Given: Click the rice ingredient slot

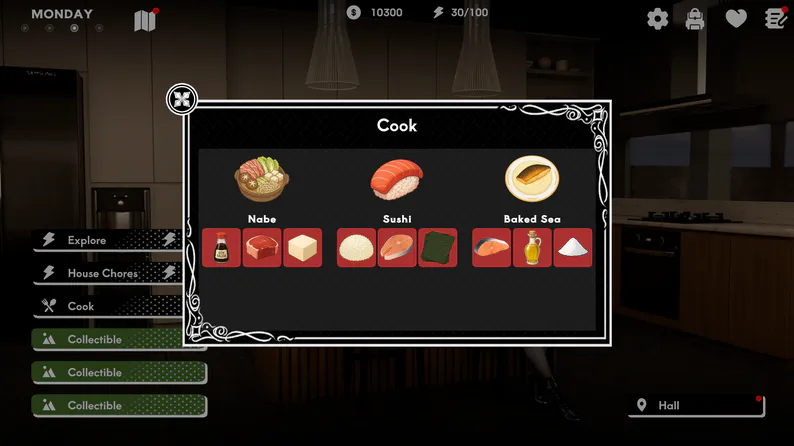Looking at the screenshot, I should coord(356,247).
